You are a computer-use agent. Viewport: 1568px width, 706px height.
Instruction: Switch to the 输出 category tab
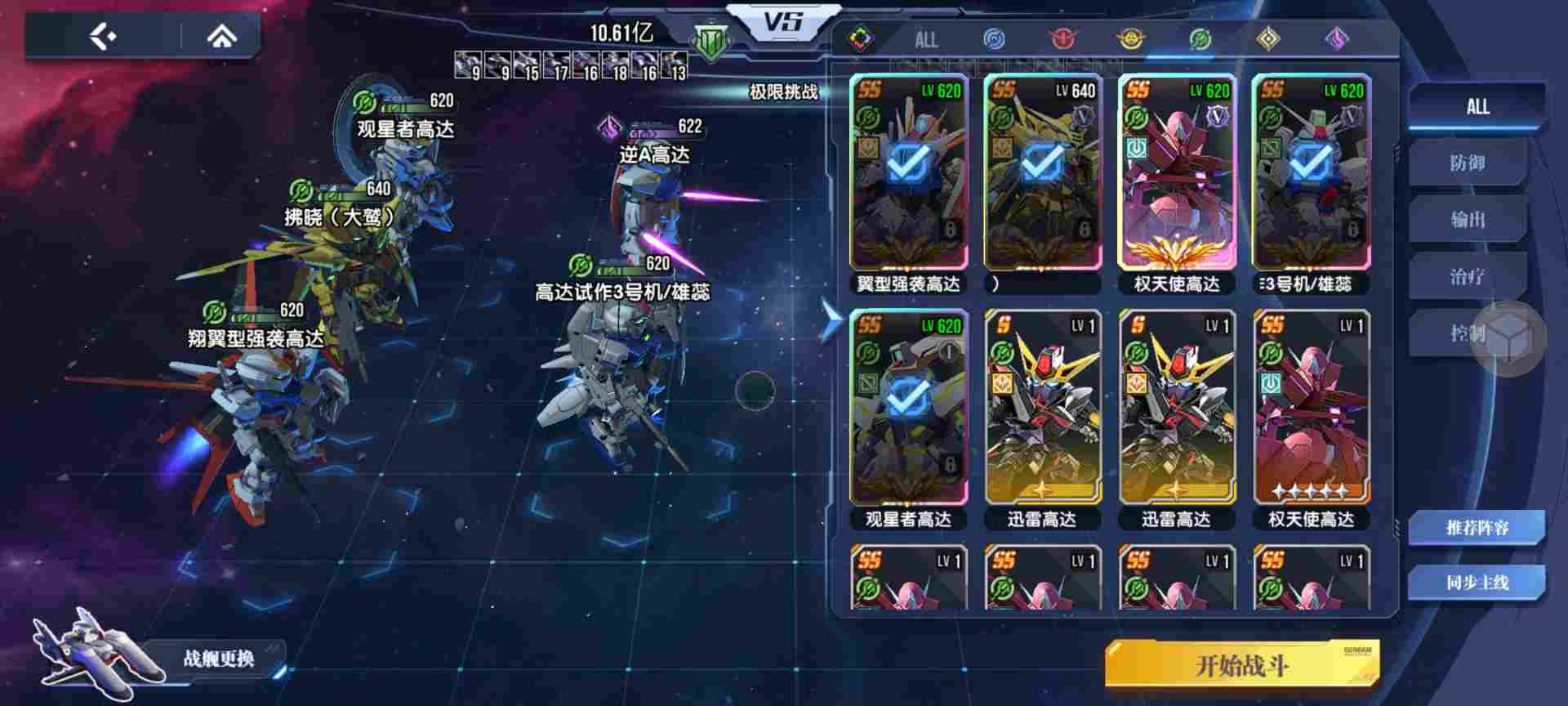click(x=1470, y=220)
